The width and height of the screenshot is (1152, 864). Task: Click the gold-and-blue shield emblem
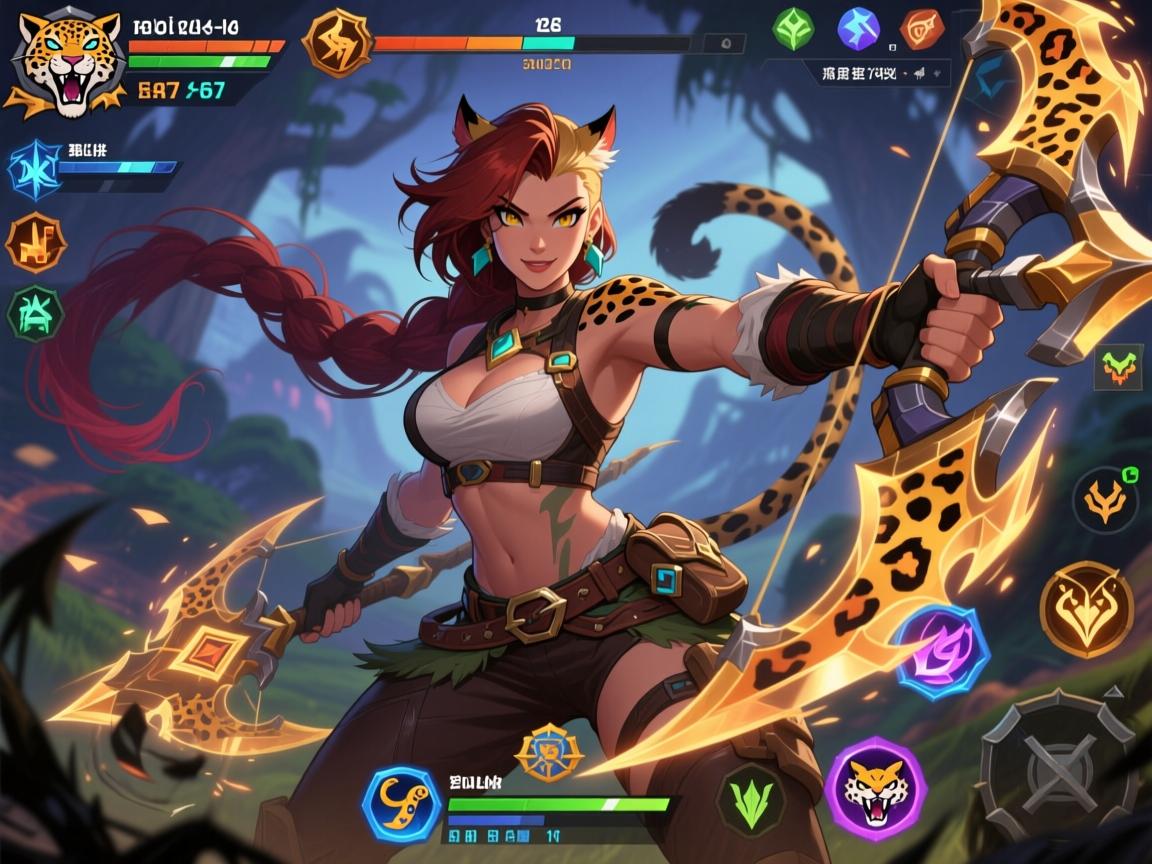pyautogui.click(x=548, y=752)
